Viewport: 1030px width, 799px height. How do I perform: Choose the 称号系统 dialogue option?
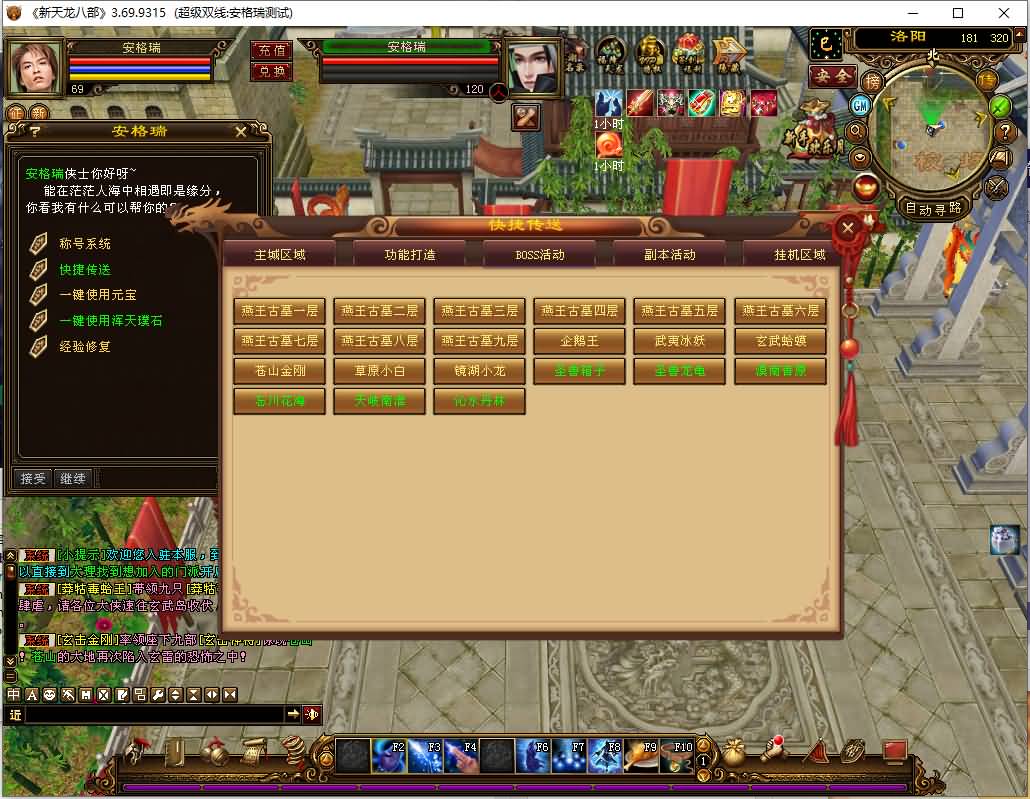(x=85, y=244)
